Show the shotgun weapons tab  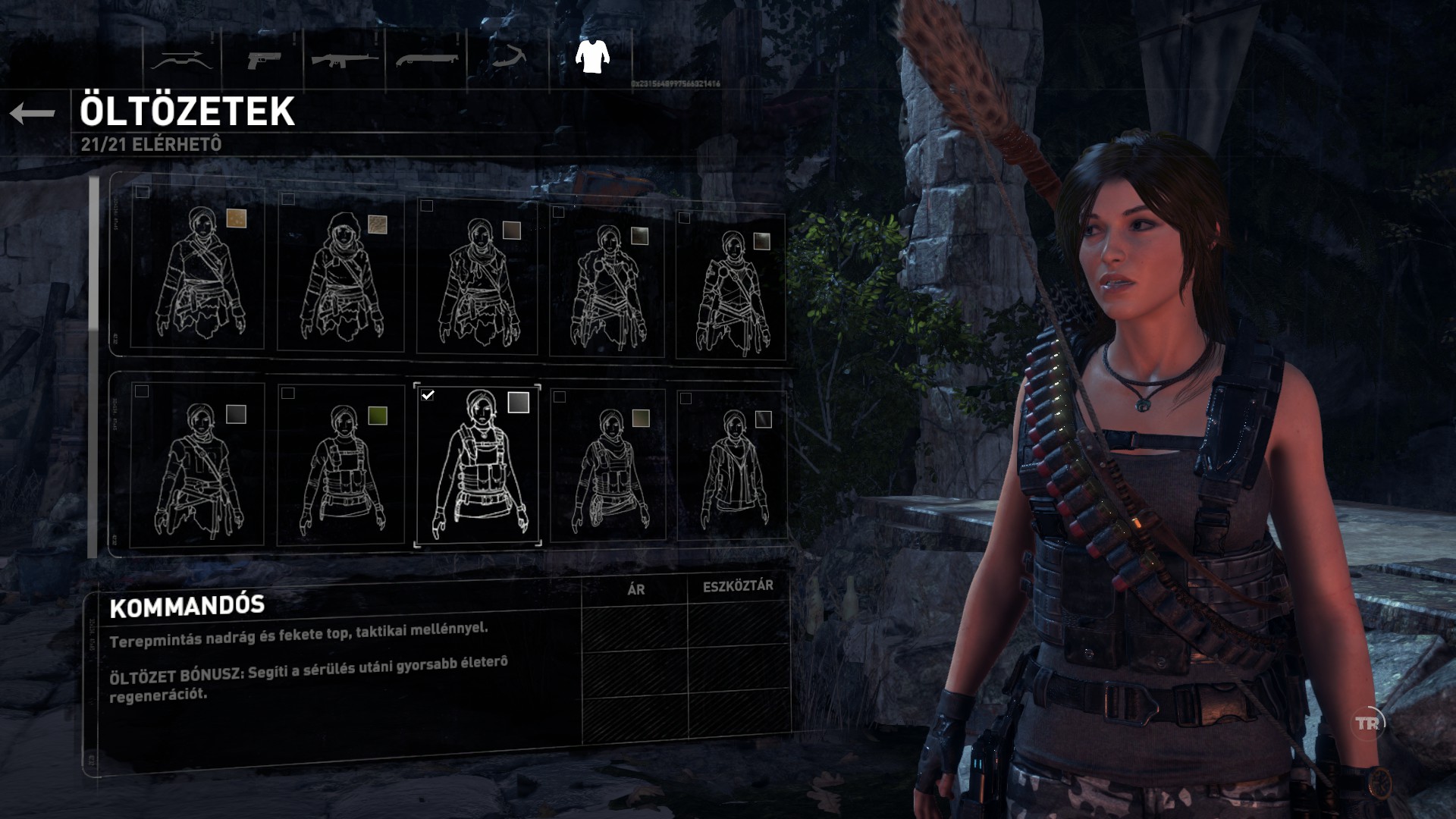[x=427, y=59]
